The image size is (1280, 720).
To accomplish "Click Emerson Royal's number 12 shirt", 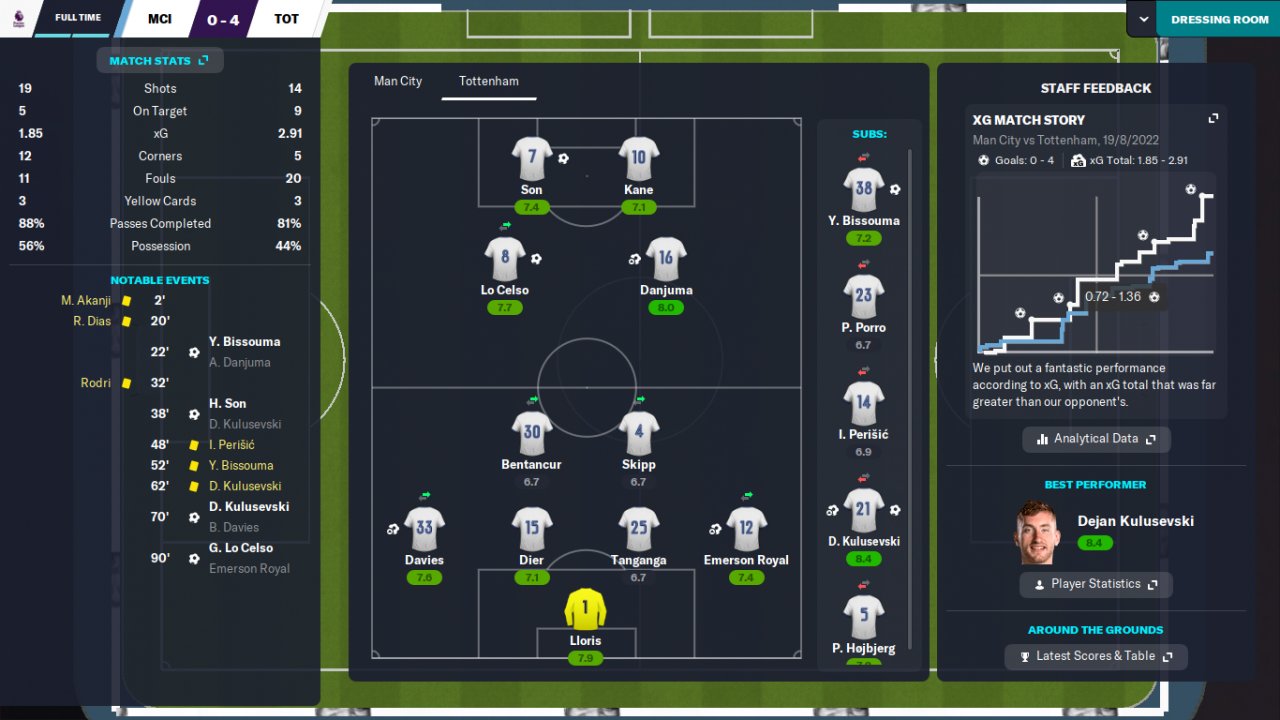I will (746, 529).
